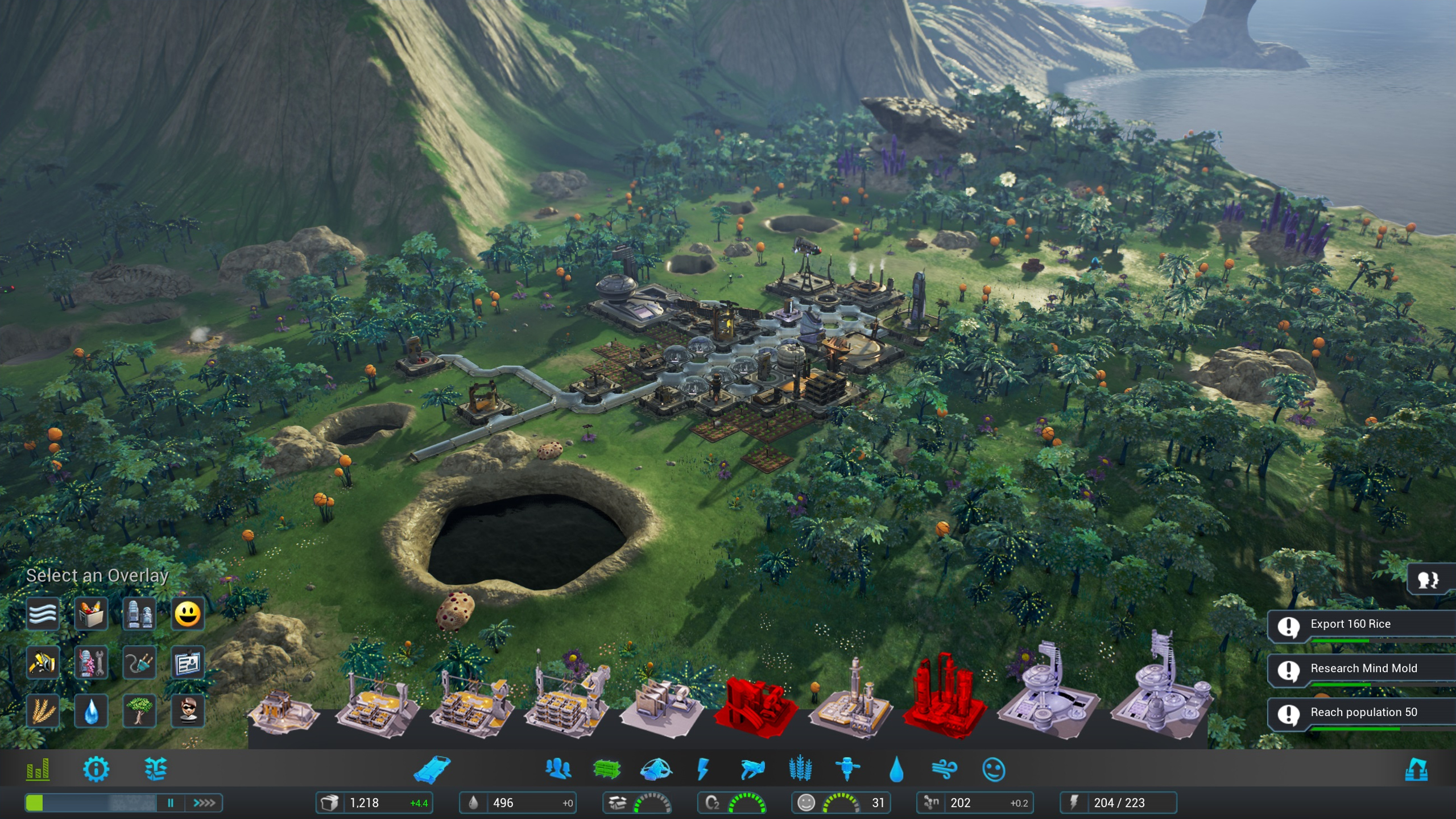Show the smiley face morale overlay

[188, 614]
